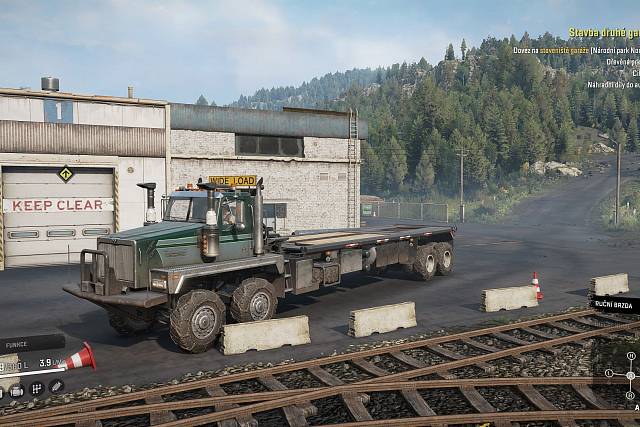The height and width of the screenshot is (427, 640).
Task: Open the Funkce panel
Action: click(30, 341)
